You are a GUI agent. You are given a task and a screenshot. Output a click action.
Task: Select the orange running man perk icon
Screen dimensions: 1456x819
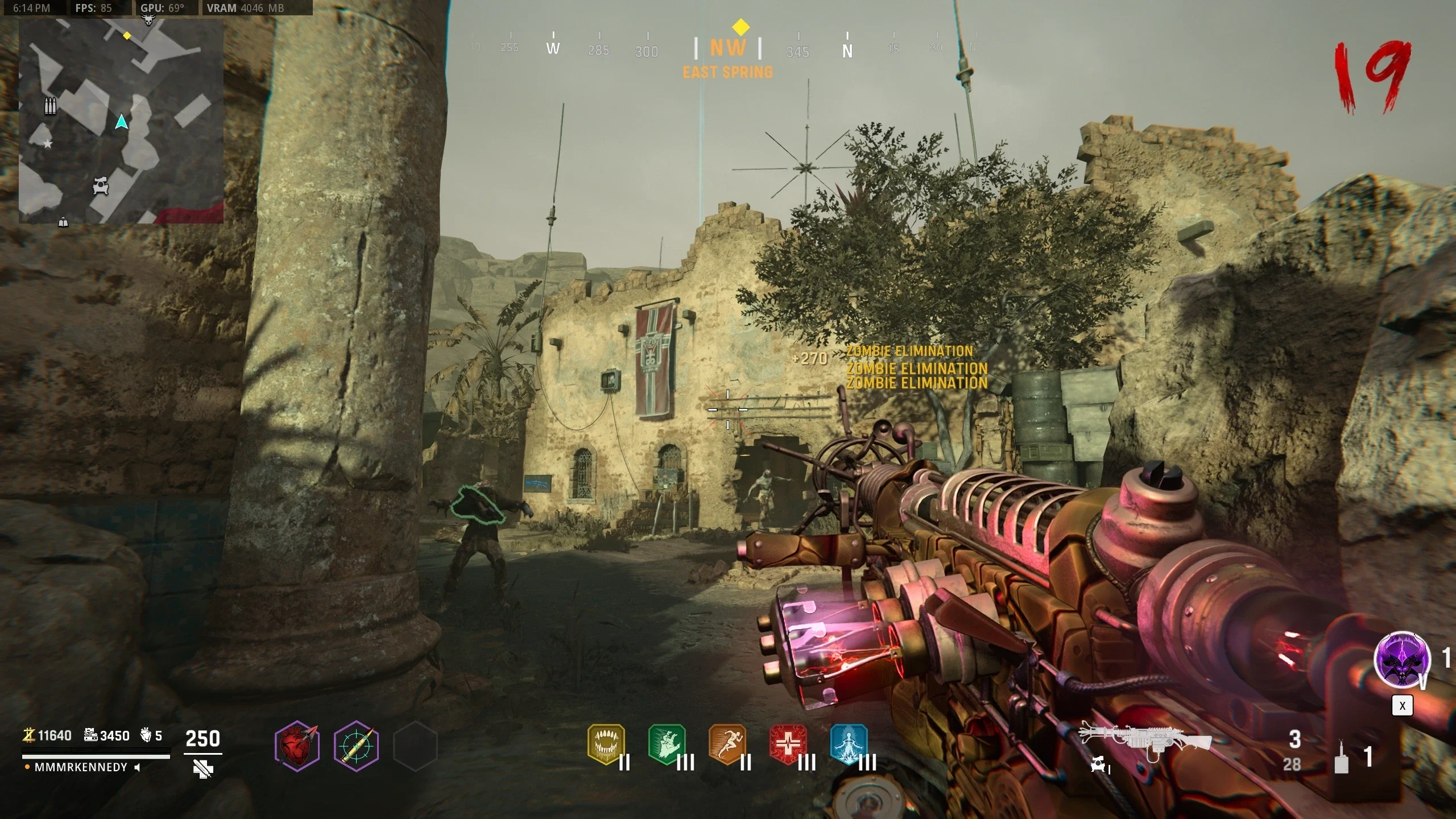728,743
